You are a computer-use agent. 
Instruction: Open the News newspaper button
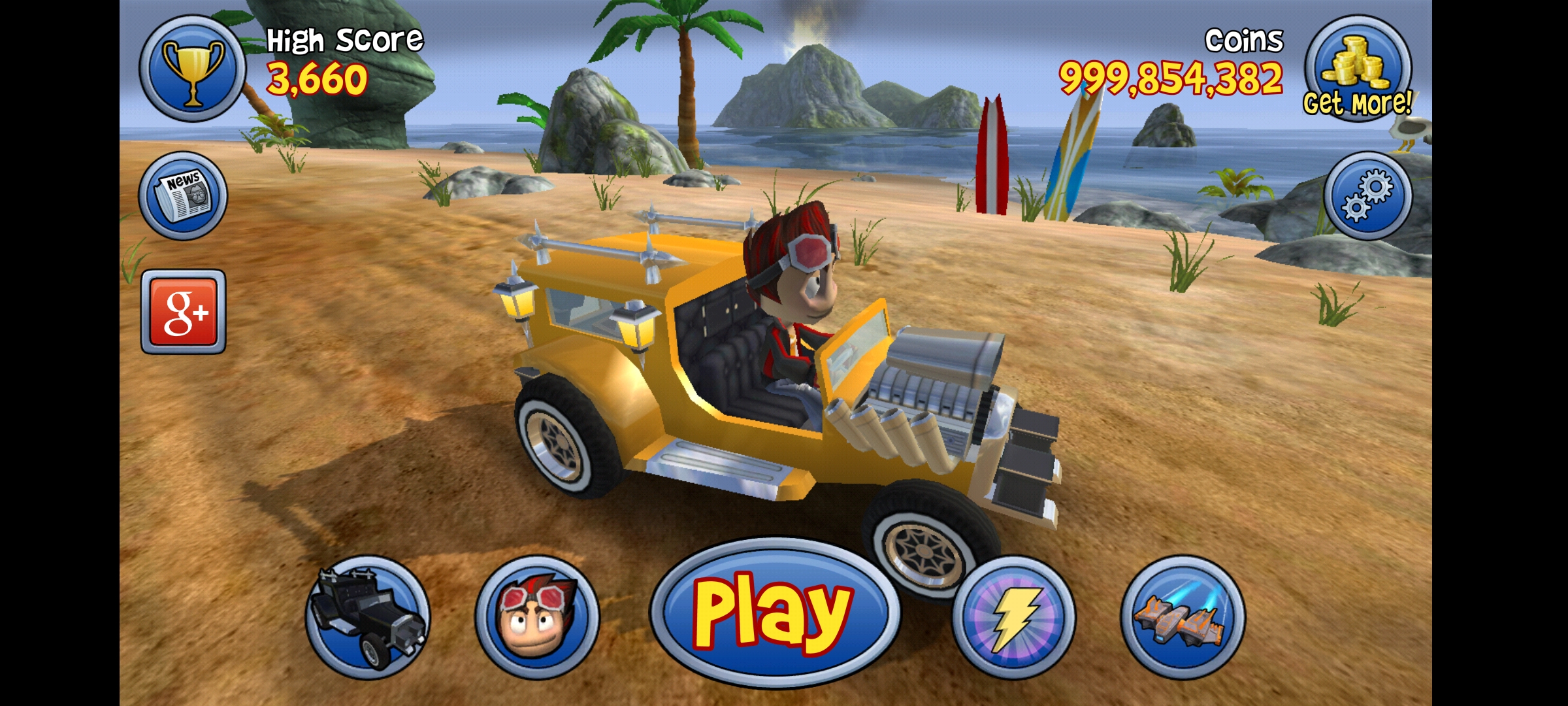[184, 195]
